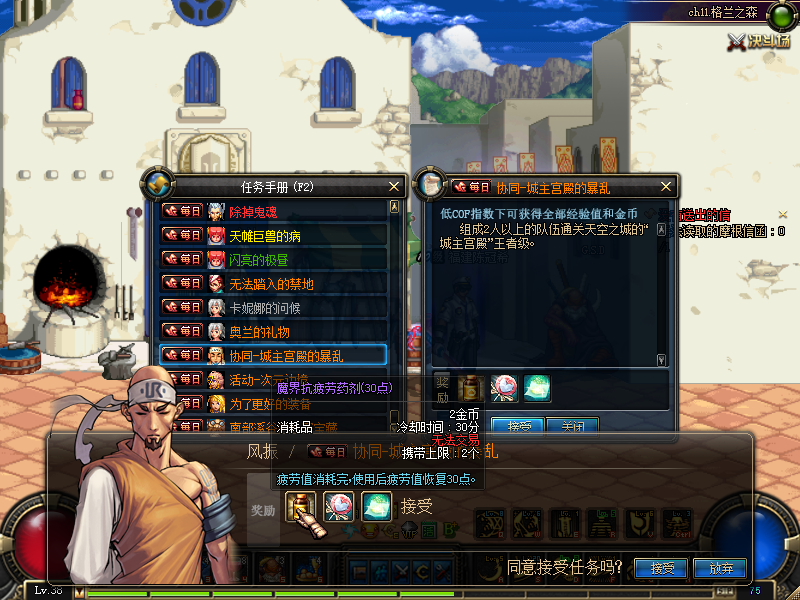800x600 pixels.
Task: Close the quest detail panel
Action: click(x=667, y=186)
